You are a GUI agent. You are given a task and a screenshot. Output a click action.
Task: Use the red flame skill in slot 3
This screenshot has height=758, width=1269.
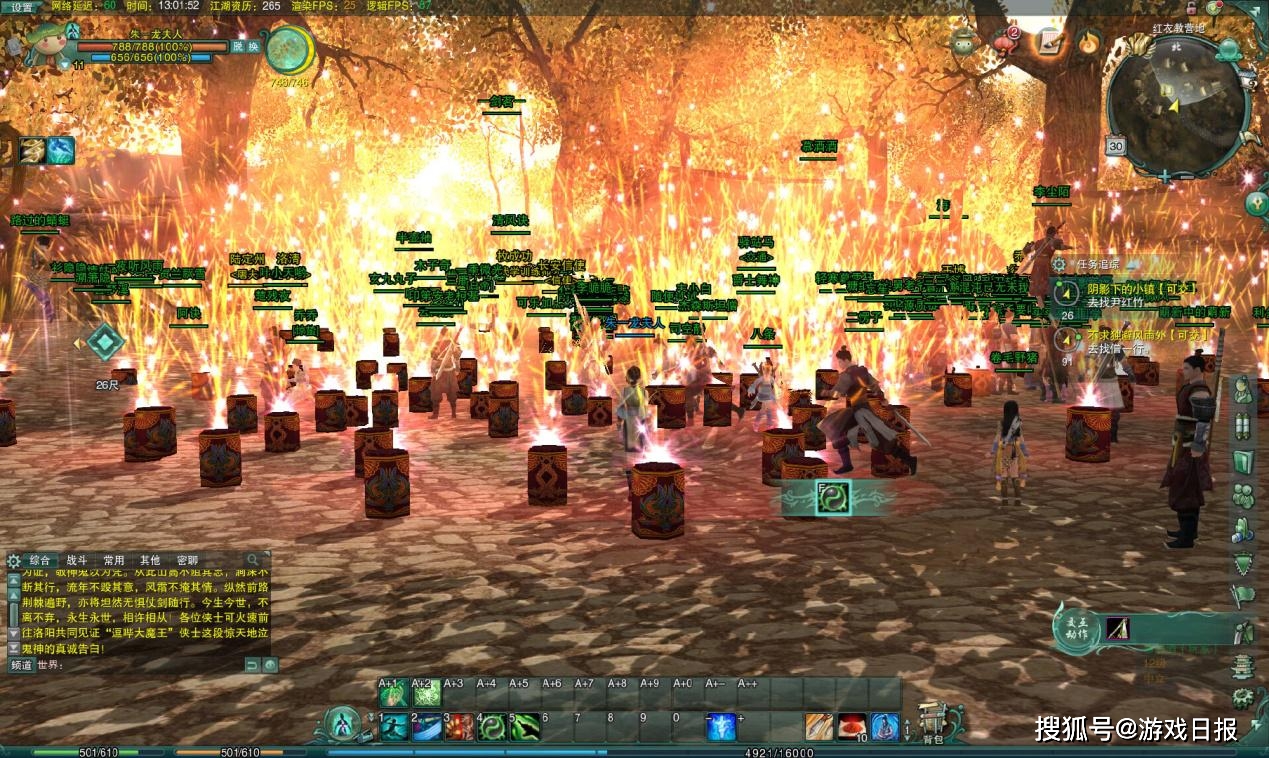point(458,727)
